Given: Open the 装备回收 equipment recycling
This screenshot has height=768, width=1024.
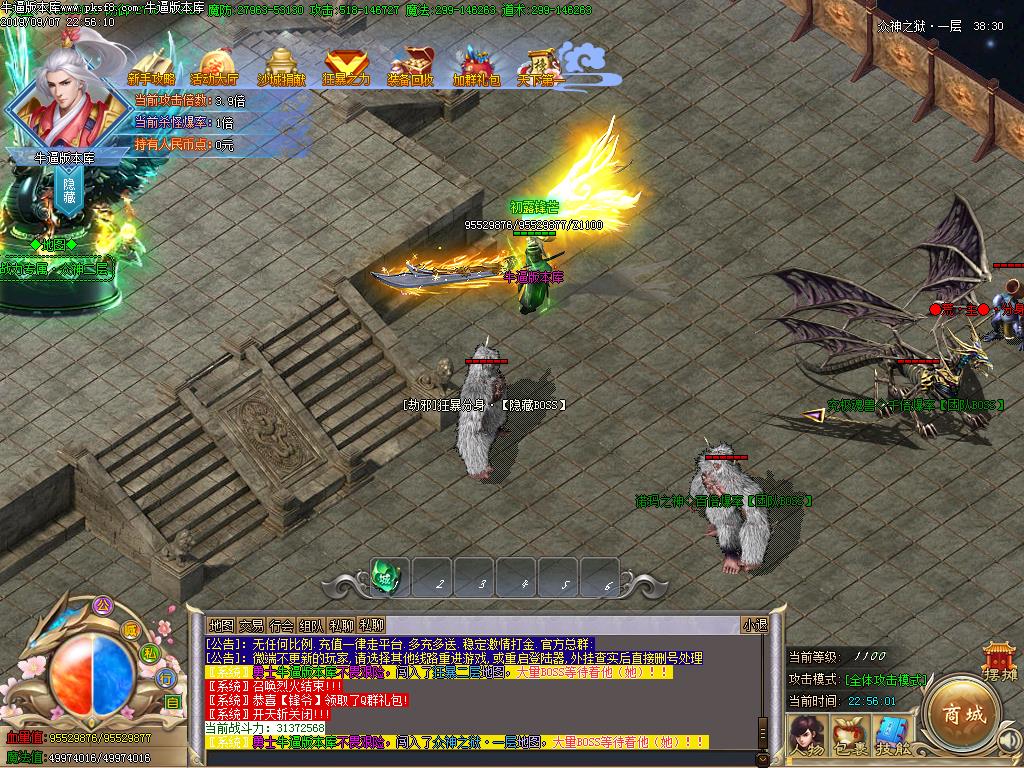Looking at the screenshot, I should 411,66.
